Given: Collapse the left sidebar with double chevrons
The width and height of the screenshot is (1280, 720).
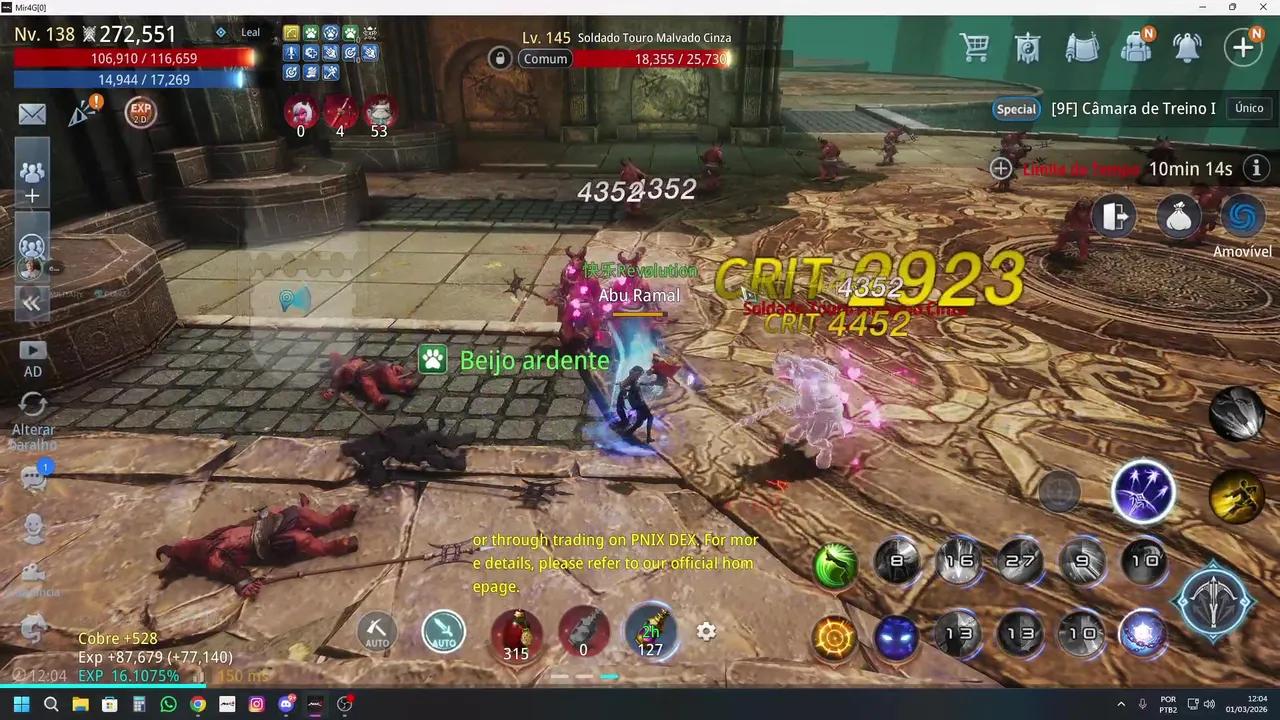Looking at the screenshot, I should click(31, 302).
